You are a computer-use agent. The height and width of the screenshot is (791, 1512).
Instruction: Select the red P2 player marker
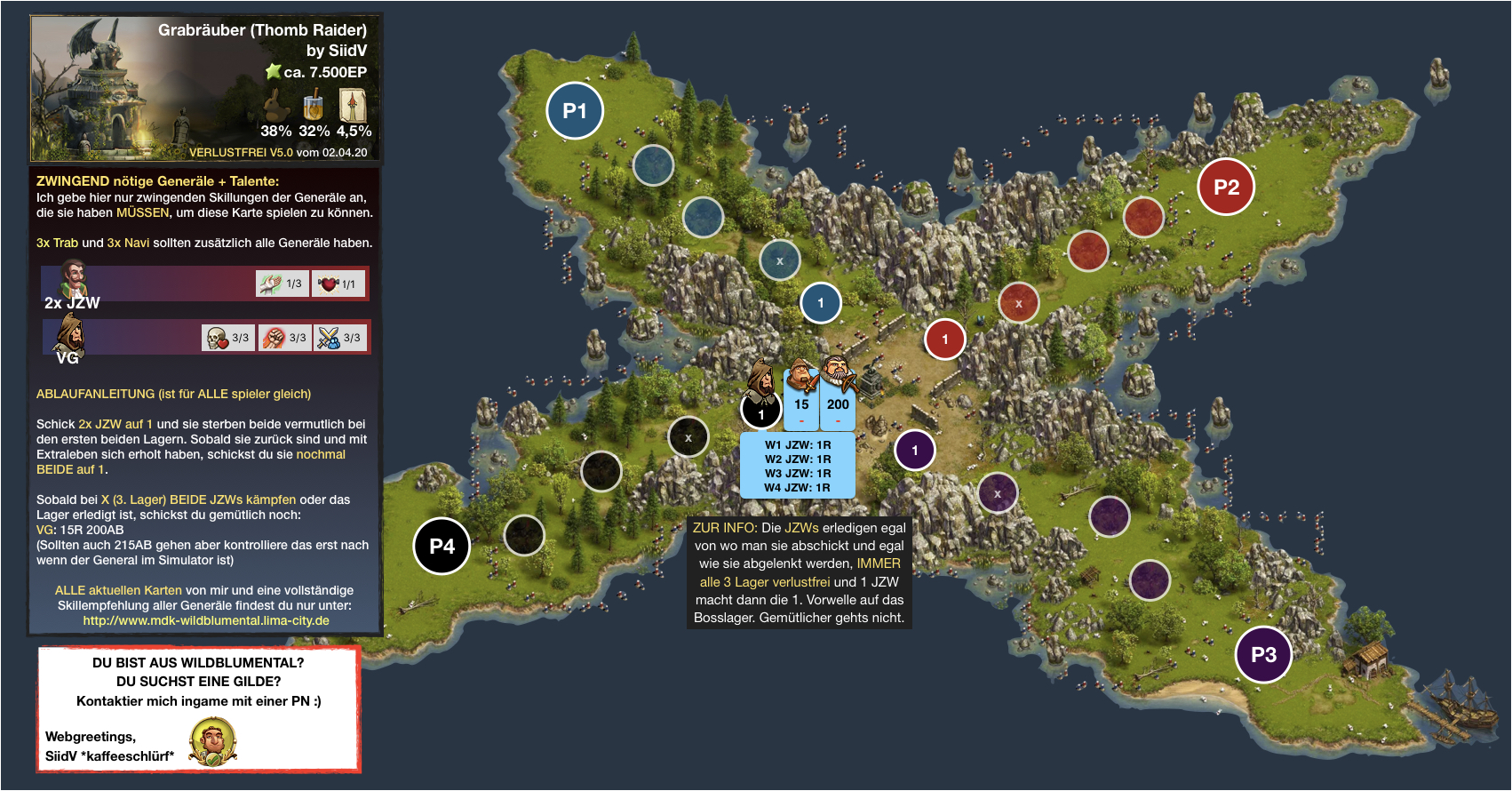pyautogui.click(x=1226, y=187)
